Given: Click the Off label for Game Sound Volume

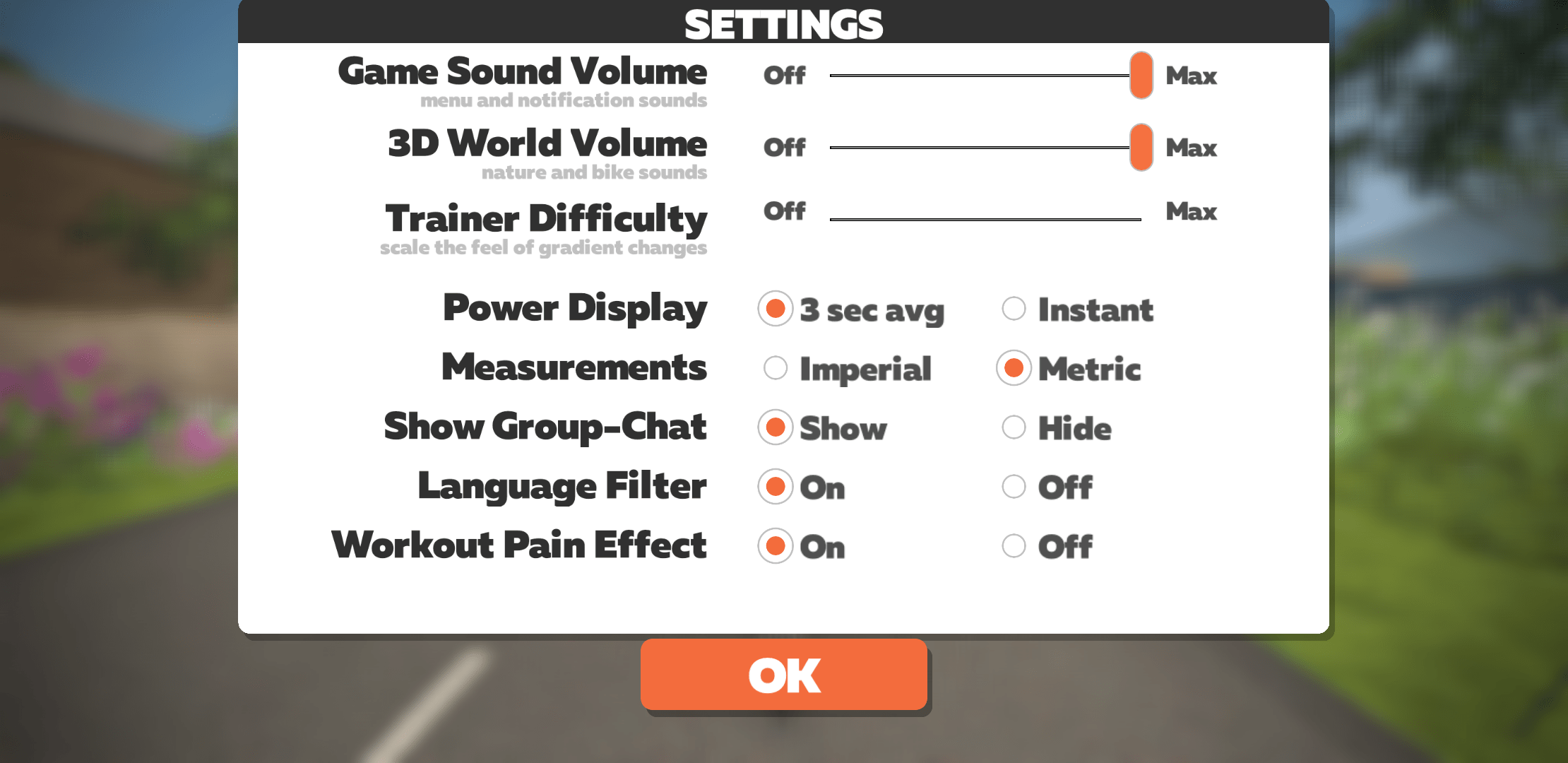Looking at the screenshot, I should click(x=785, y=76).
